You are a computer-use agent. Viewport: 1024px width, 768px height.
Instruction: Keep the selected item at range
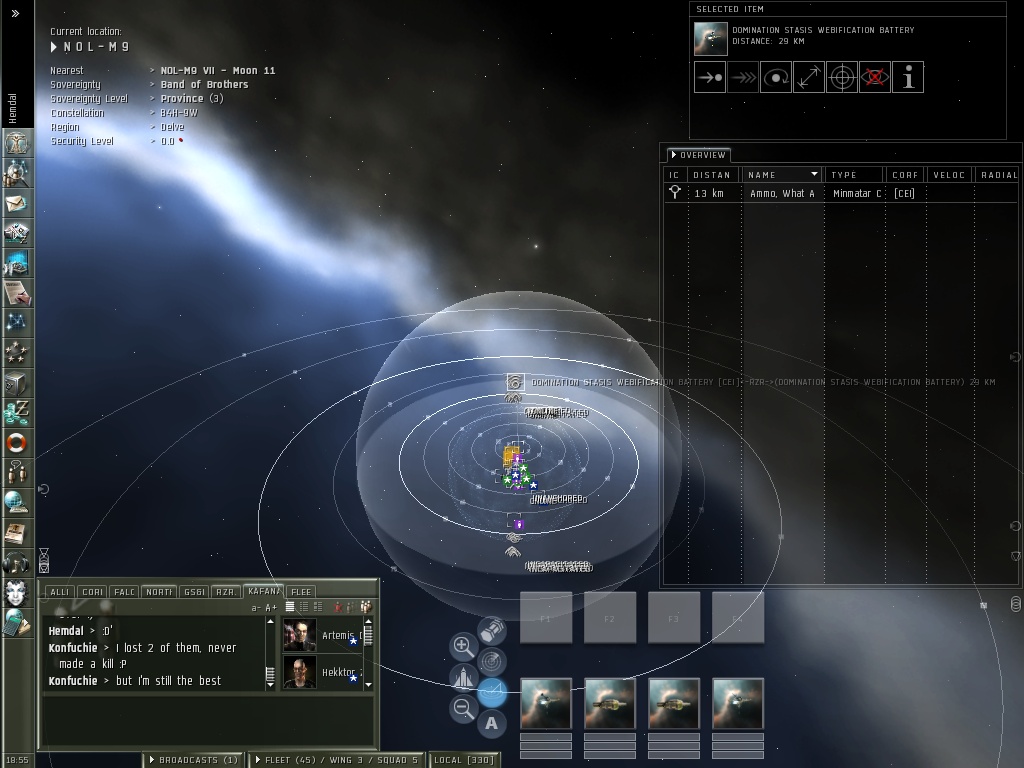pyautogui.click(x=808, y=77)
